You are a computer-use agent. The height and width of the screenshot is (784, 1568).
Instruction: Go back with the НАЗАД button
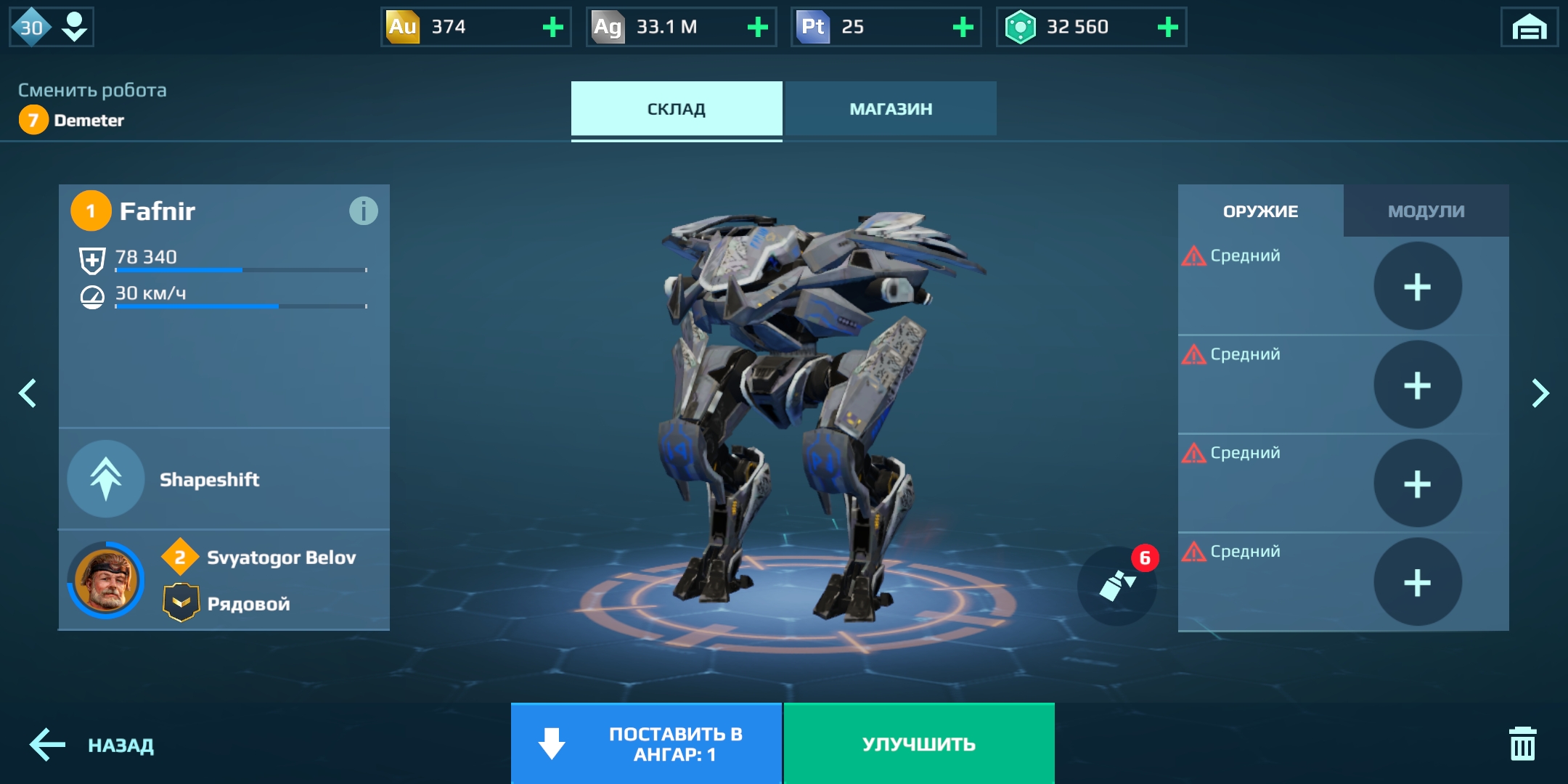[92, 745]
